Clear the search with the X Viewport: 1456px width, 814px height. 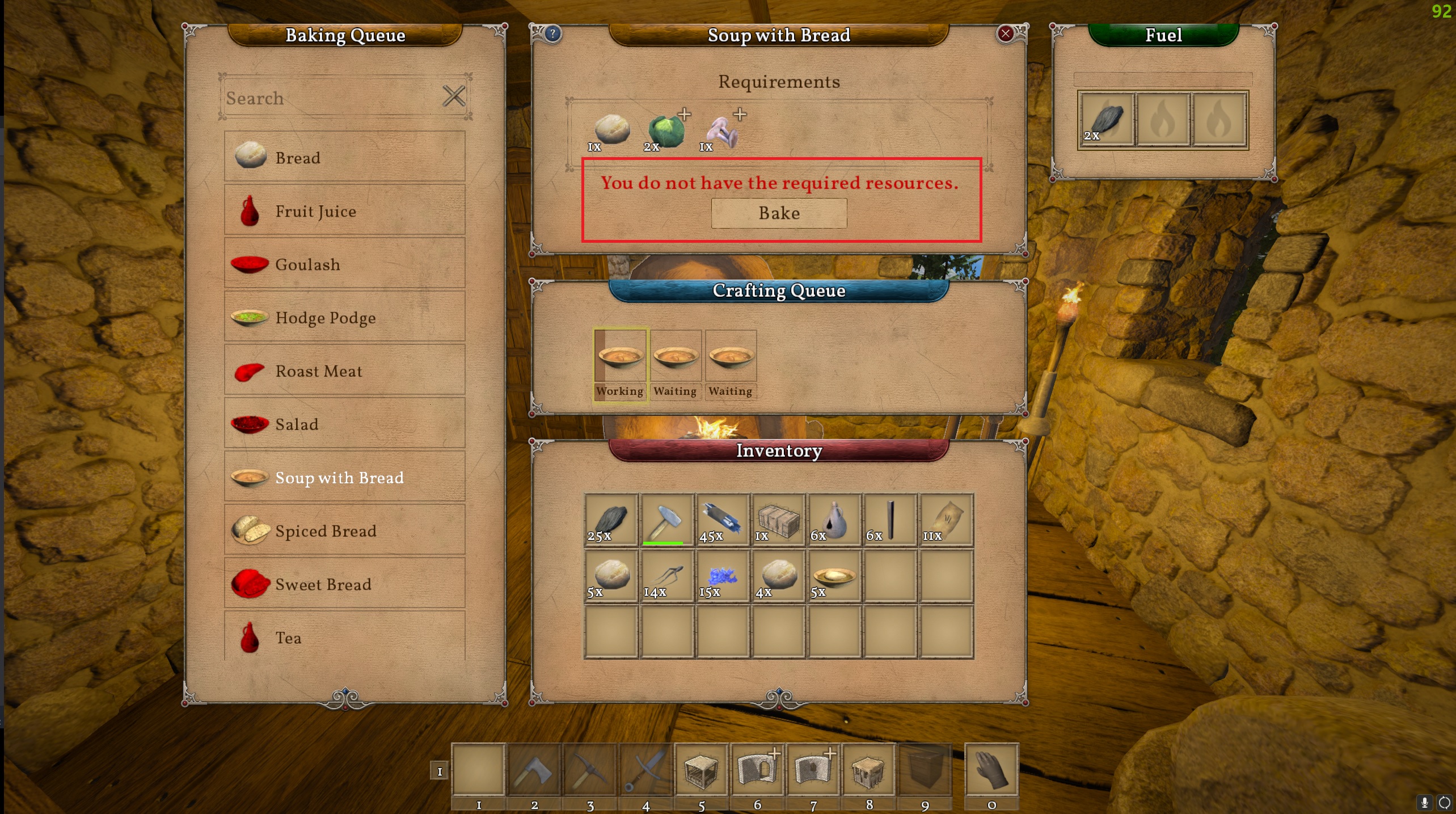point(454,96)
